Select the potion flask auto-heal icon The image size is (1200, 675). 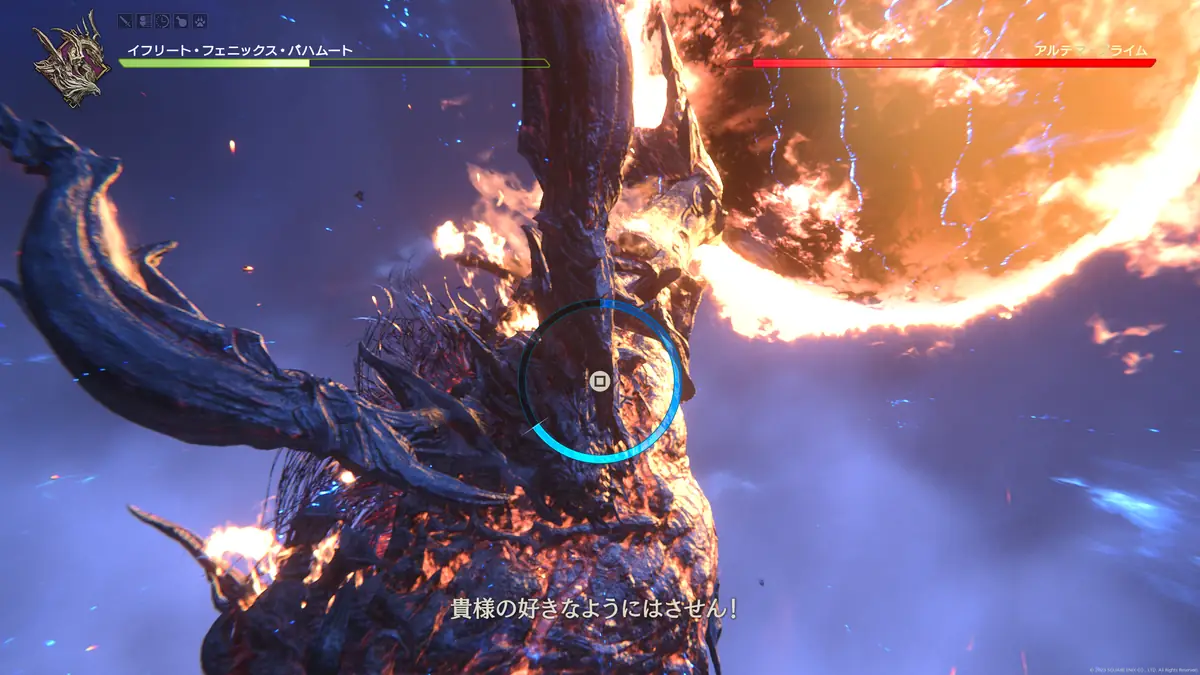tap(180, 20)
